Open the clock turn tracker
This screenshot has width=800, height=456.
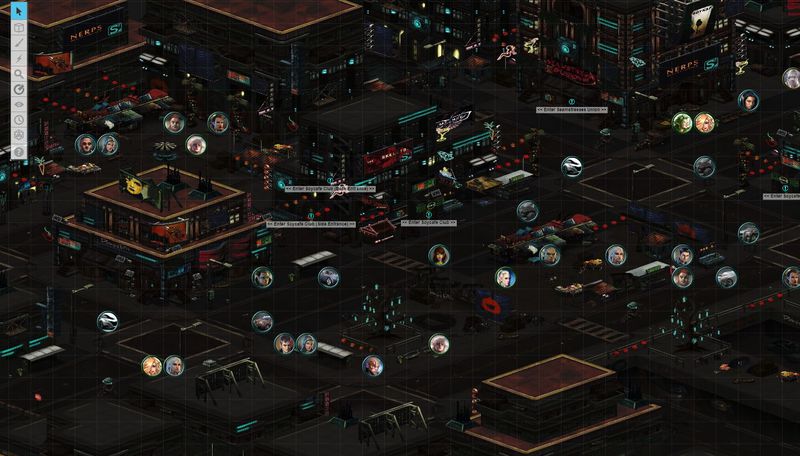click(x=18, y=120)
